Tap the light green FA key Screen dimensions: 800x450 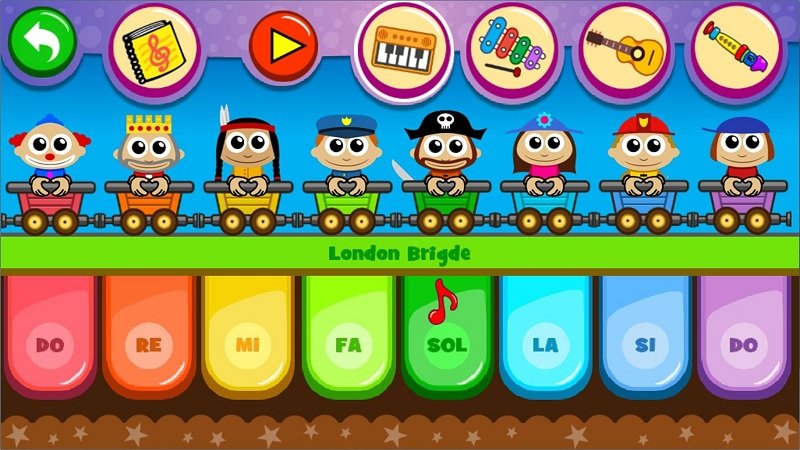[348, 340]
